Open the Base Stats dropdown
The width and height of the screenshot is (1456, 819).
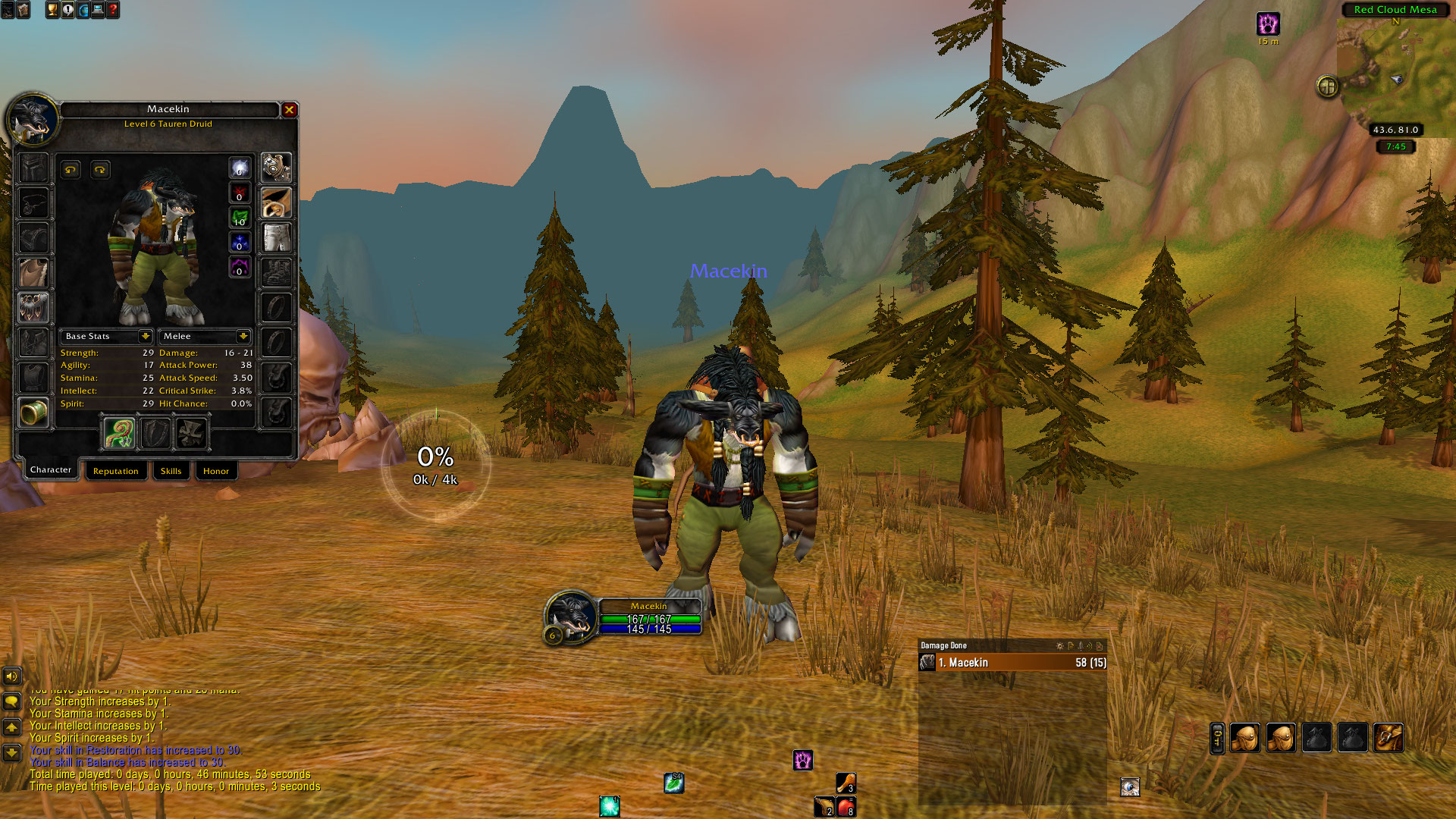(145, 336)
